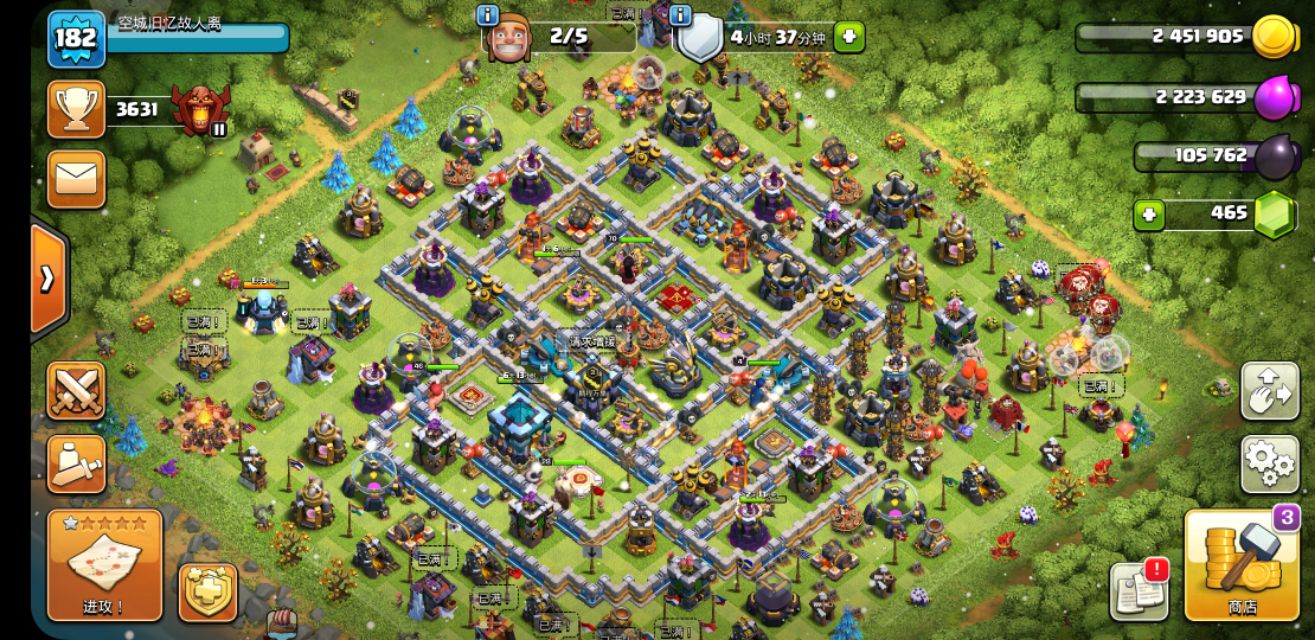
Task: Show builder info beside the builder face
Action: (488, 15)
